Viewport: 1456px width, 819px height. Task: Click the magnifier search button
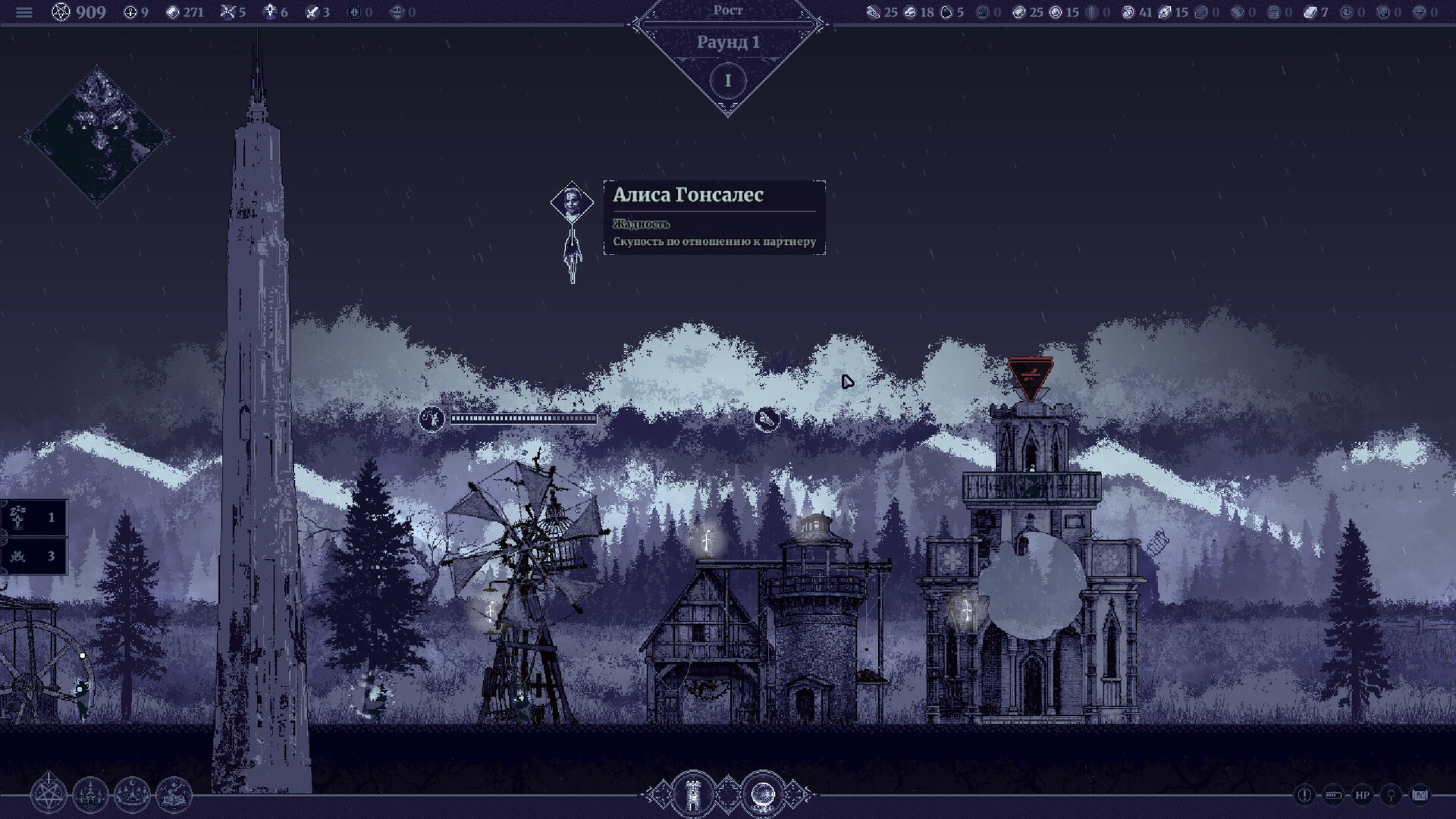tap(1391, 795)
